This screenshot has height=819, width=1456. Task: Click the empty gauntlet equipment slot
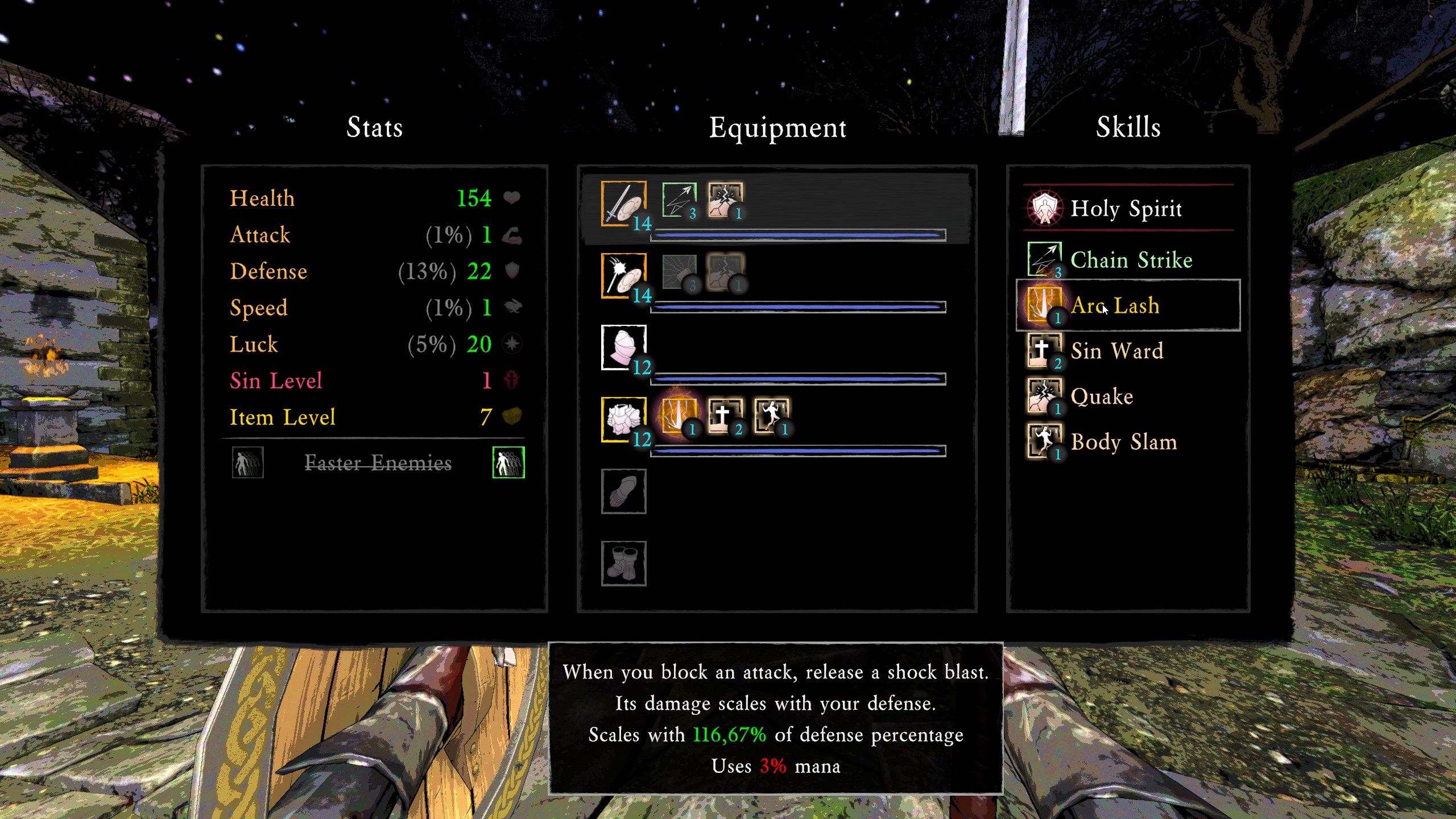[624, 491]
